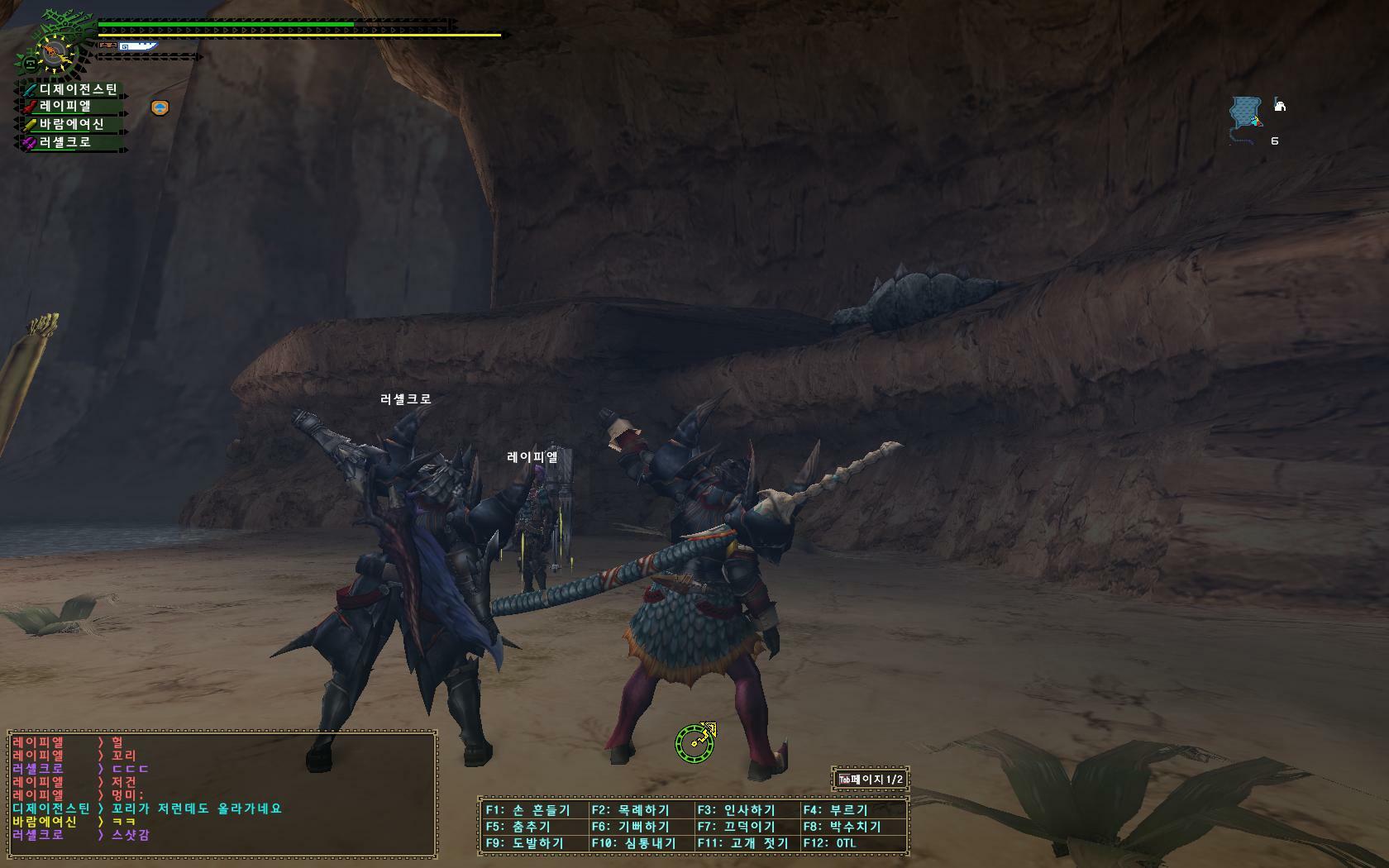
Task: Open the area minimap
Action: [x=1245, y=114]
